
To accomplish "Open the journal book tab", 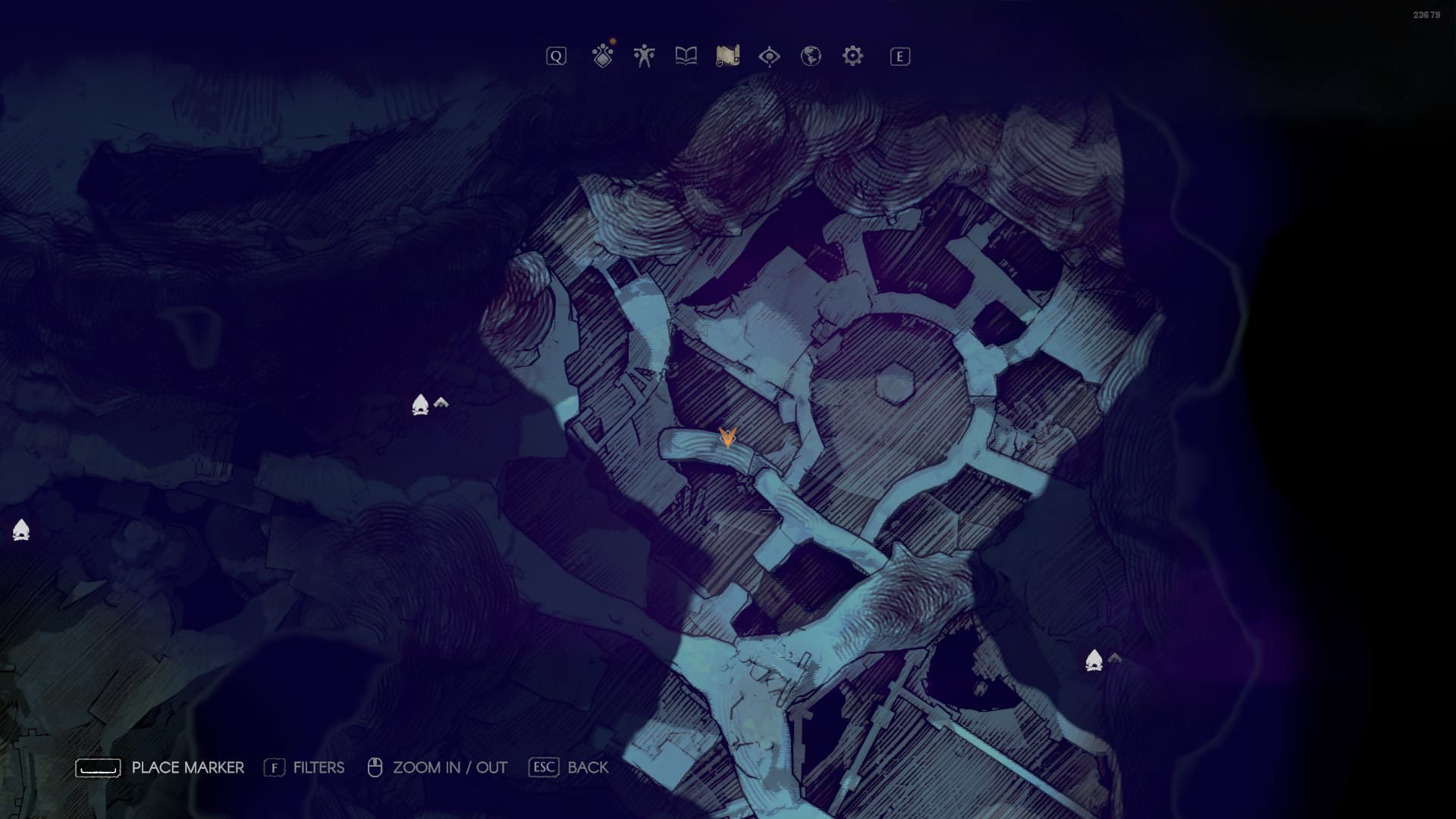I will 686,56.
